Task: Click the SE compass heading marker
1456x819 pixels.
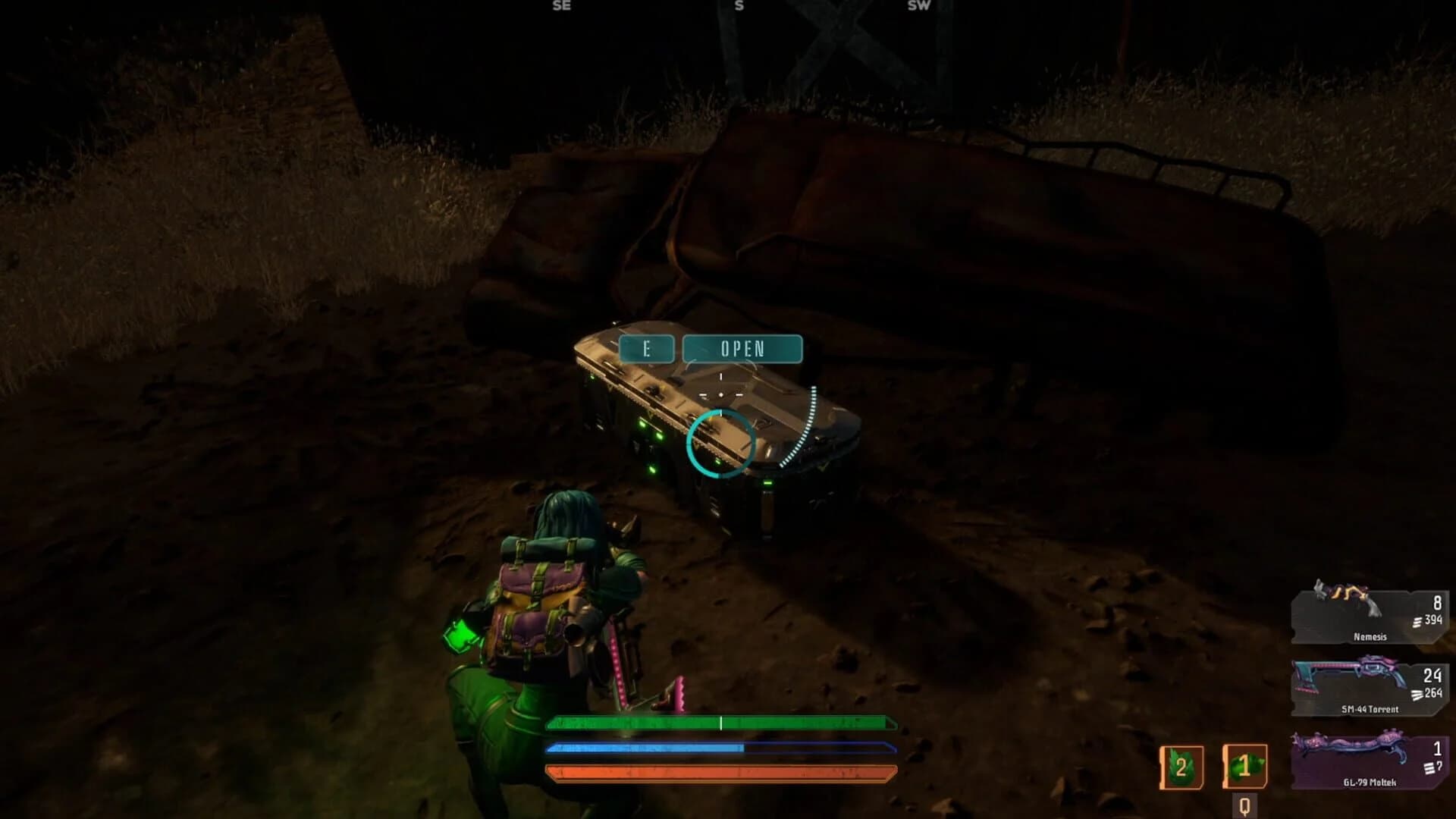Action: 562,6
